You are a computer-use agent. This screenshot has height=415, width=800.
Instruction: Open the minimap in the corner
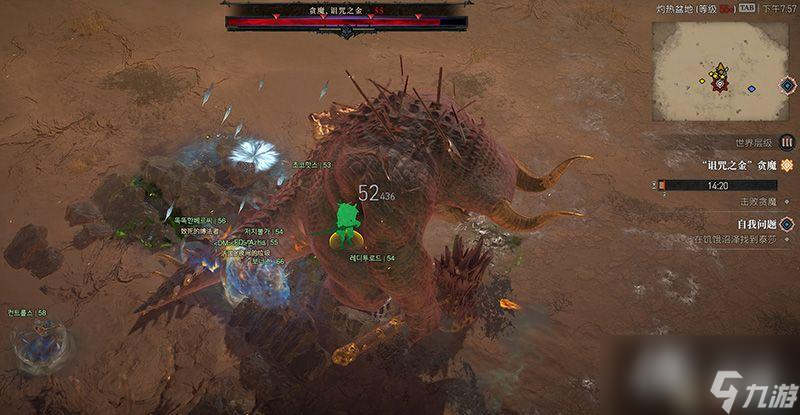pyautogui.click(x=720, y=68)
